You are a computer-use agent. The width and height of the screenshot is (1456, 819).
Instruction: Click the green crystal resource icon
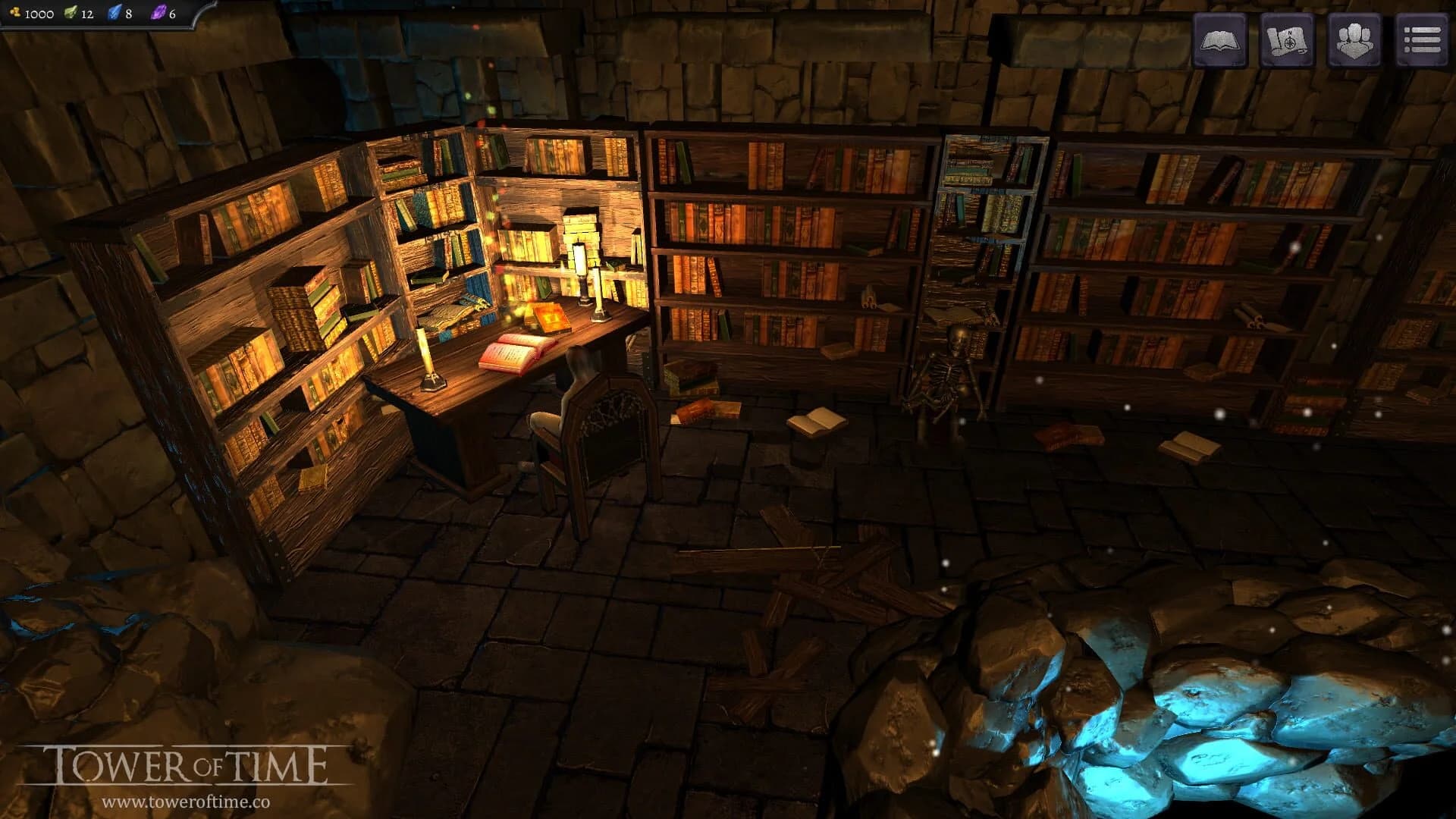[72, 12]
